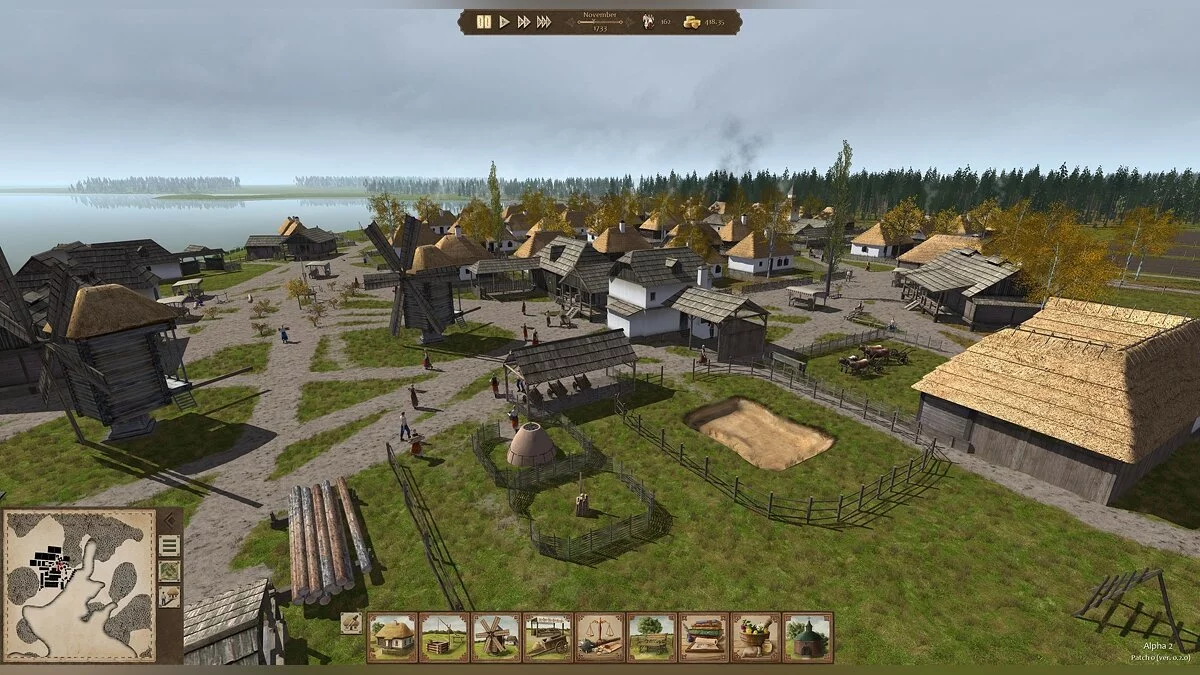The height and width of the screenshot is (675, 1200).
Task: Choose the food basket category
Action: (756, 637)
